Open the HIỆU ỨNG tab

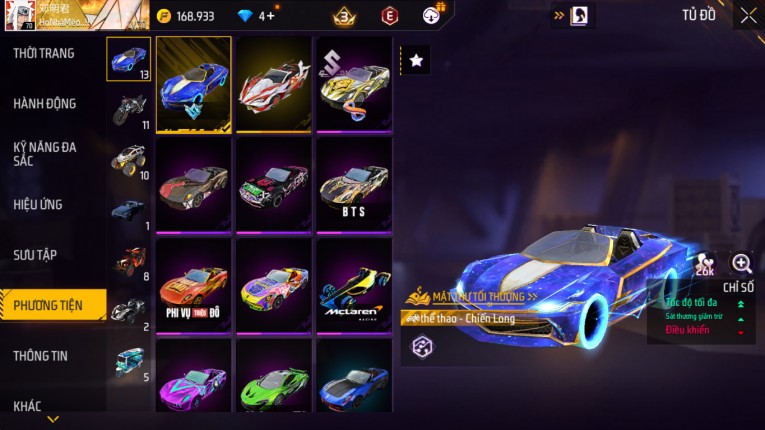39,204
